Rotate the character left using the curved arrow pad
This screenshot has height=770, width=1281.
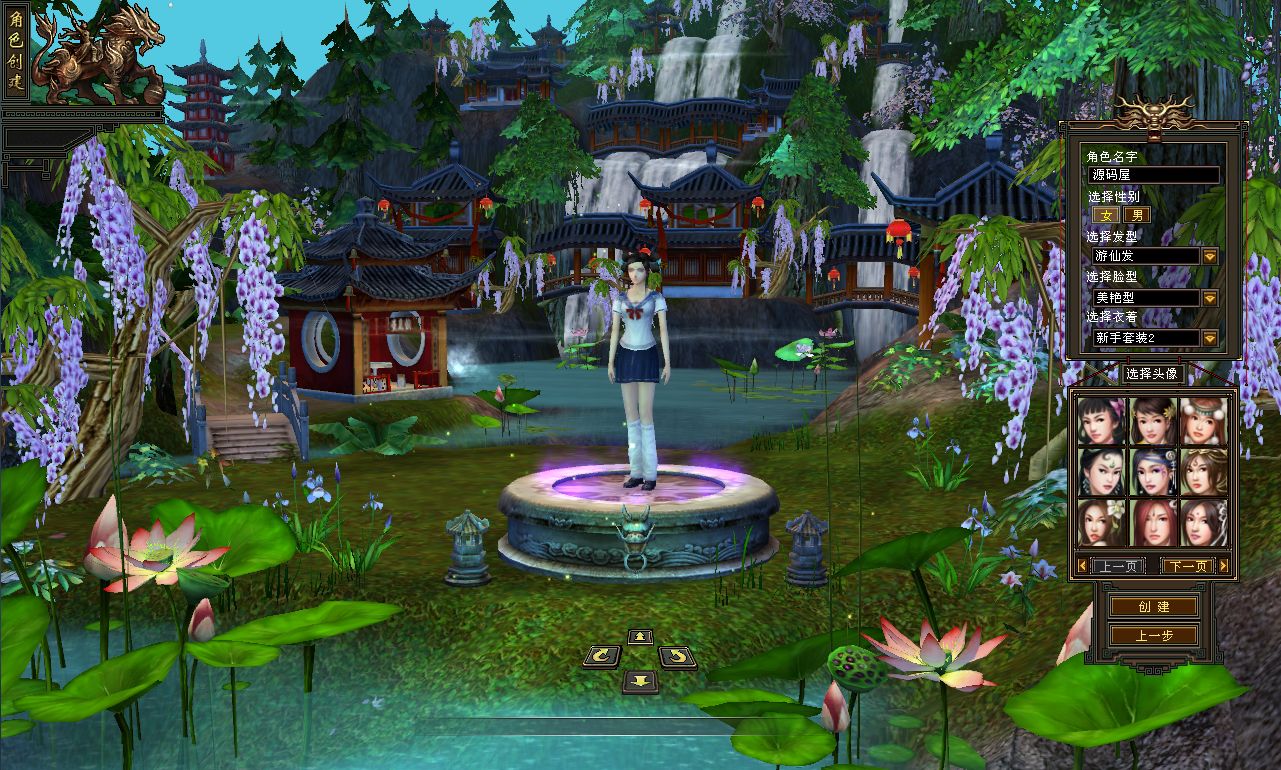tap(600, 657)
